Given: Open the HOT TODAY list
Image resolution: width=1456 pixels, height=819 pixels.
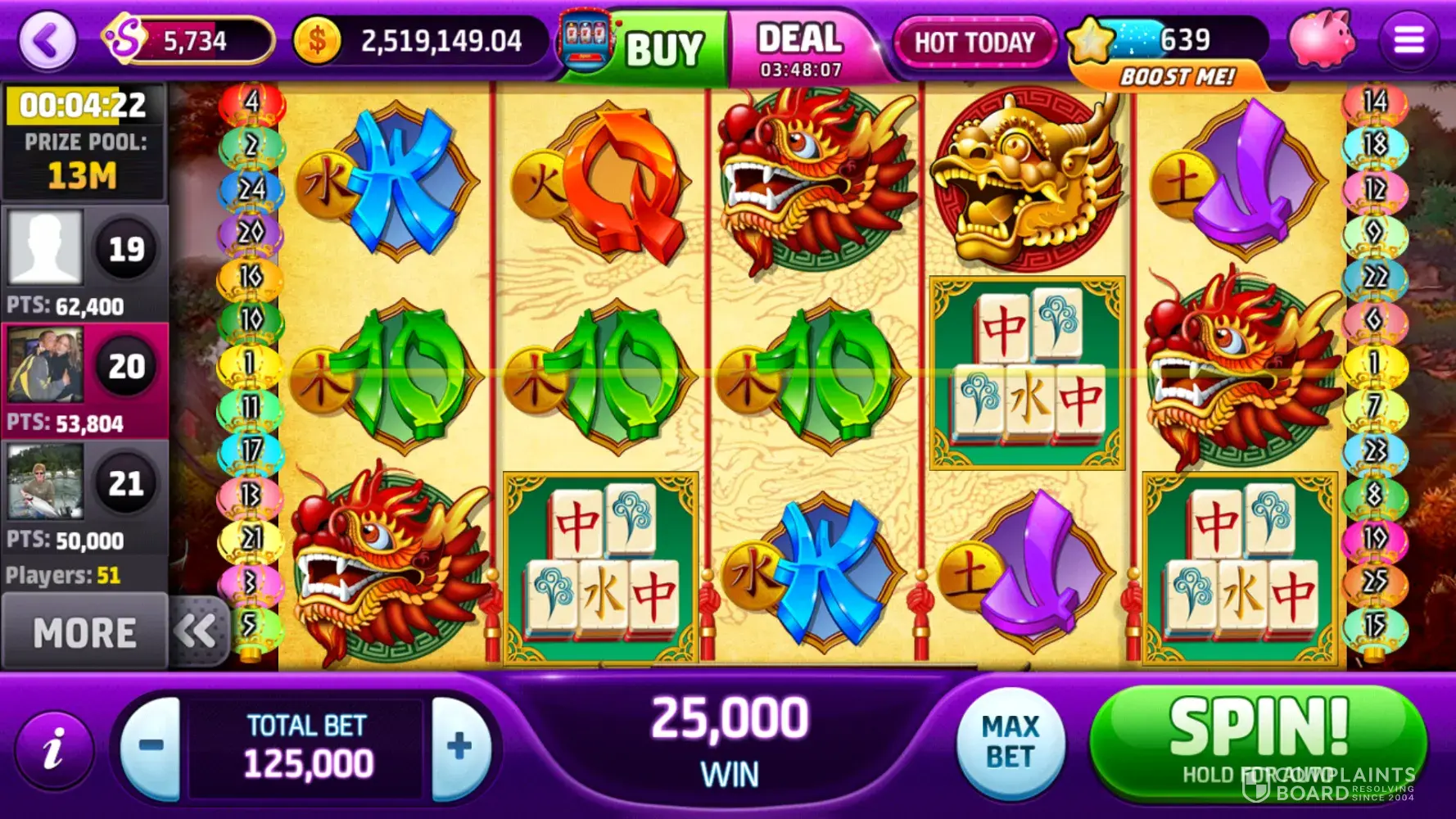Looking at the screenshot, I should 974,42.
